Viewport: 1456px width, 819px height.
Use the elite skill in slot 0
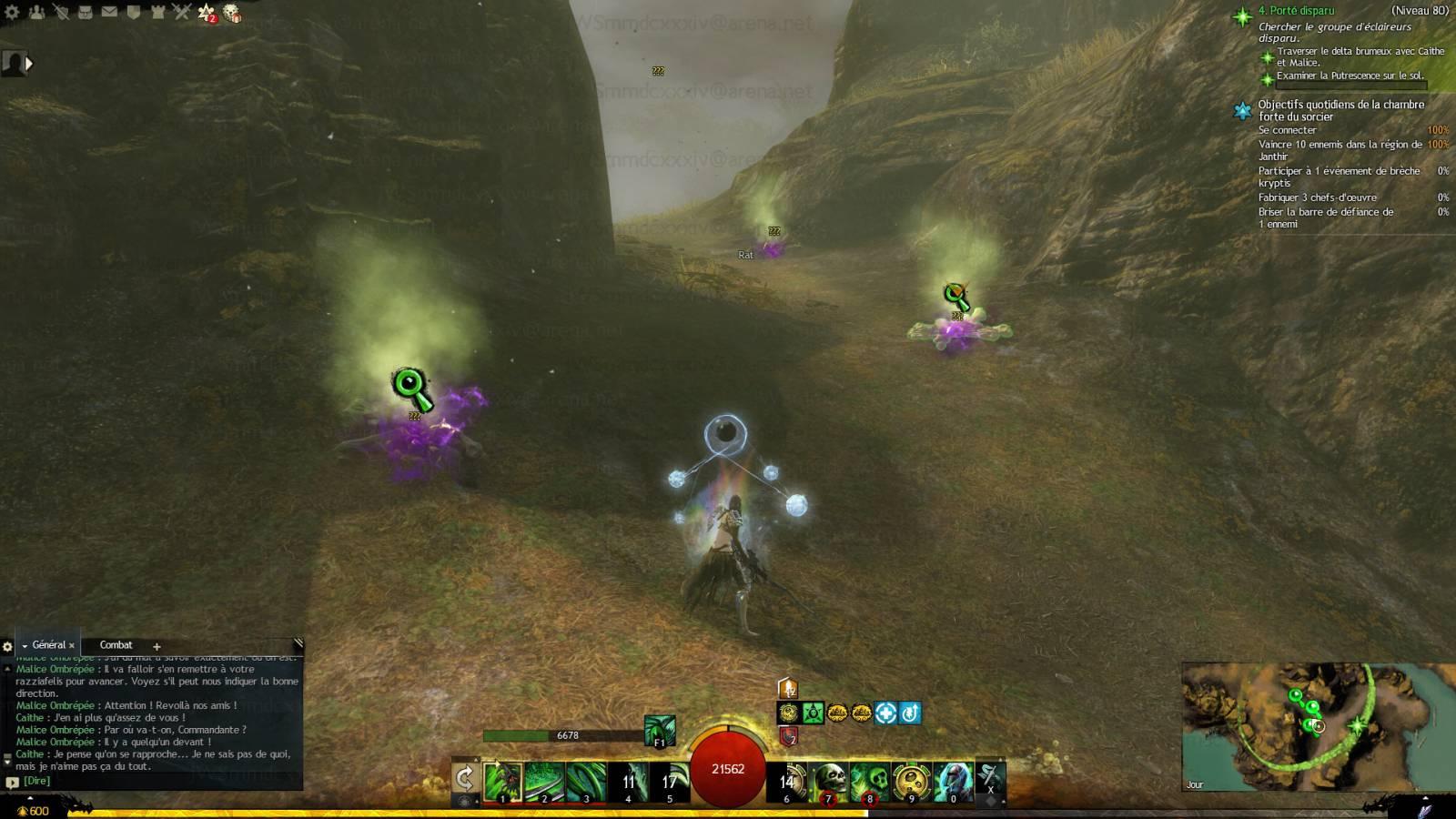[952, 782]
